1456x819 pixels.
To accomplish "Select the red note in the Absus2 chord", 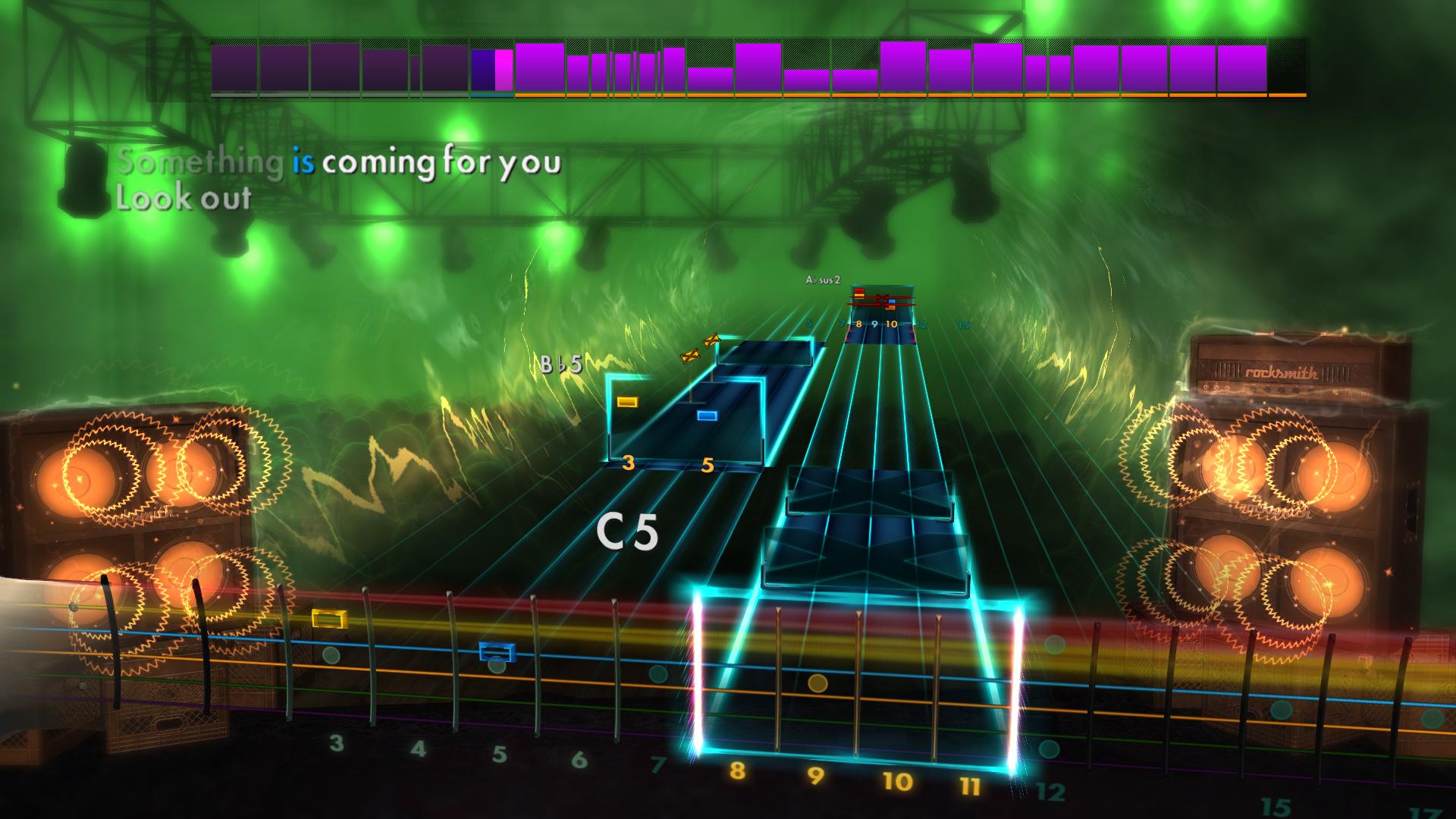I will click(x=859, y=290).
